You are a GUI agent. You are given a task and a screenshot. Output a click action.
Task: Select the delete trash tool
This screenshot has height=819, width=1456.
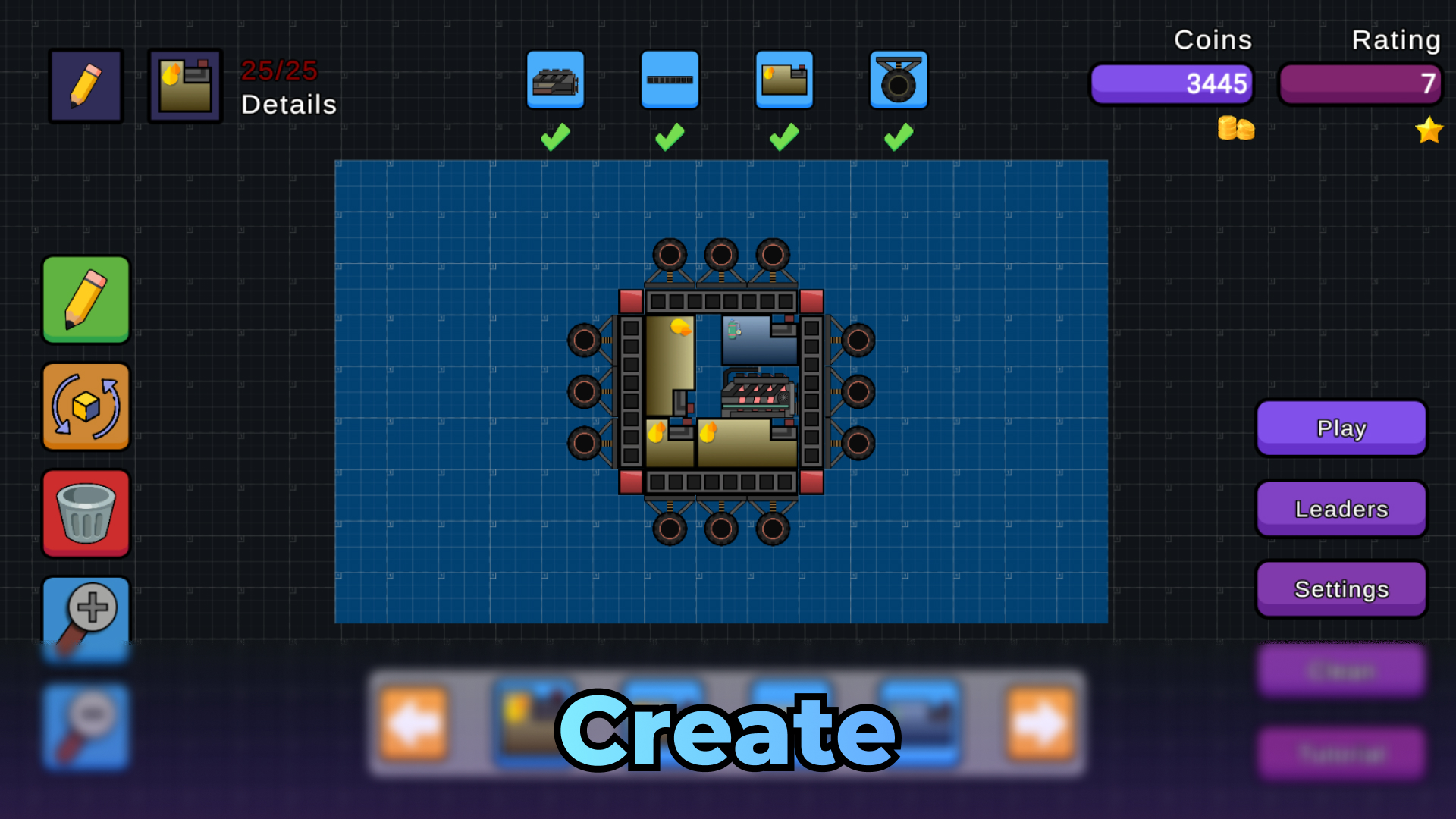(x=86, y=513)
